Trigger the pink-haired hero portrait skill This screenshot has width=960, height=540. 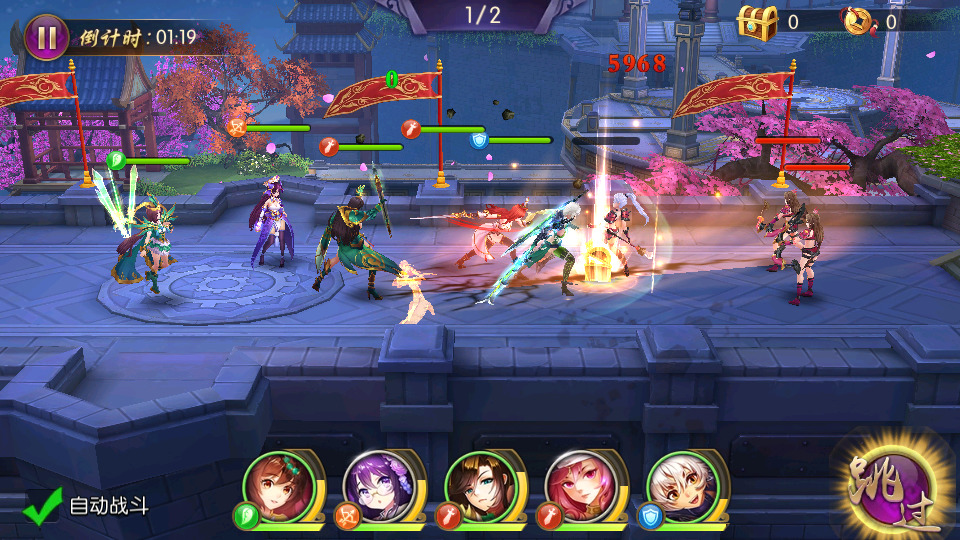[x=584, y=489]
